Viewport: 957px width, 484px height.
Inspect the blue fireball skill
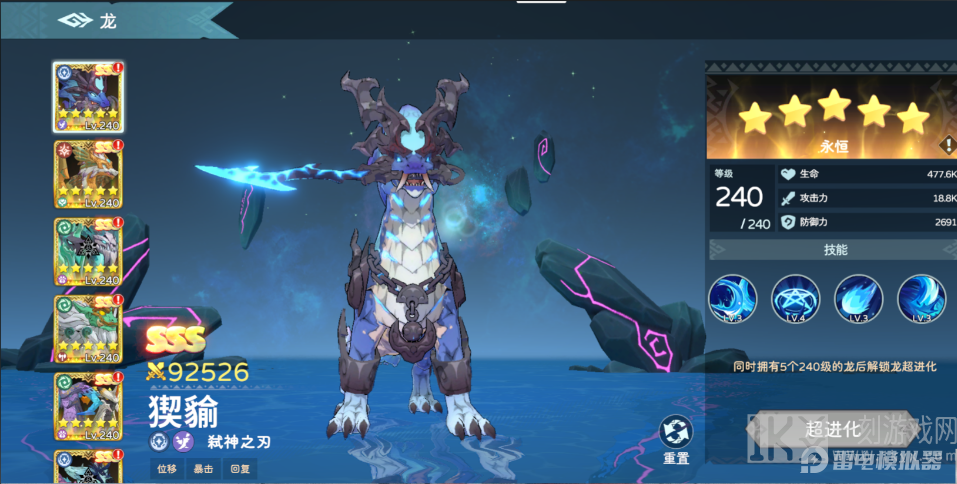tap(858, 298)
